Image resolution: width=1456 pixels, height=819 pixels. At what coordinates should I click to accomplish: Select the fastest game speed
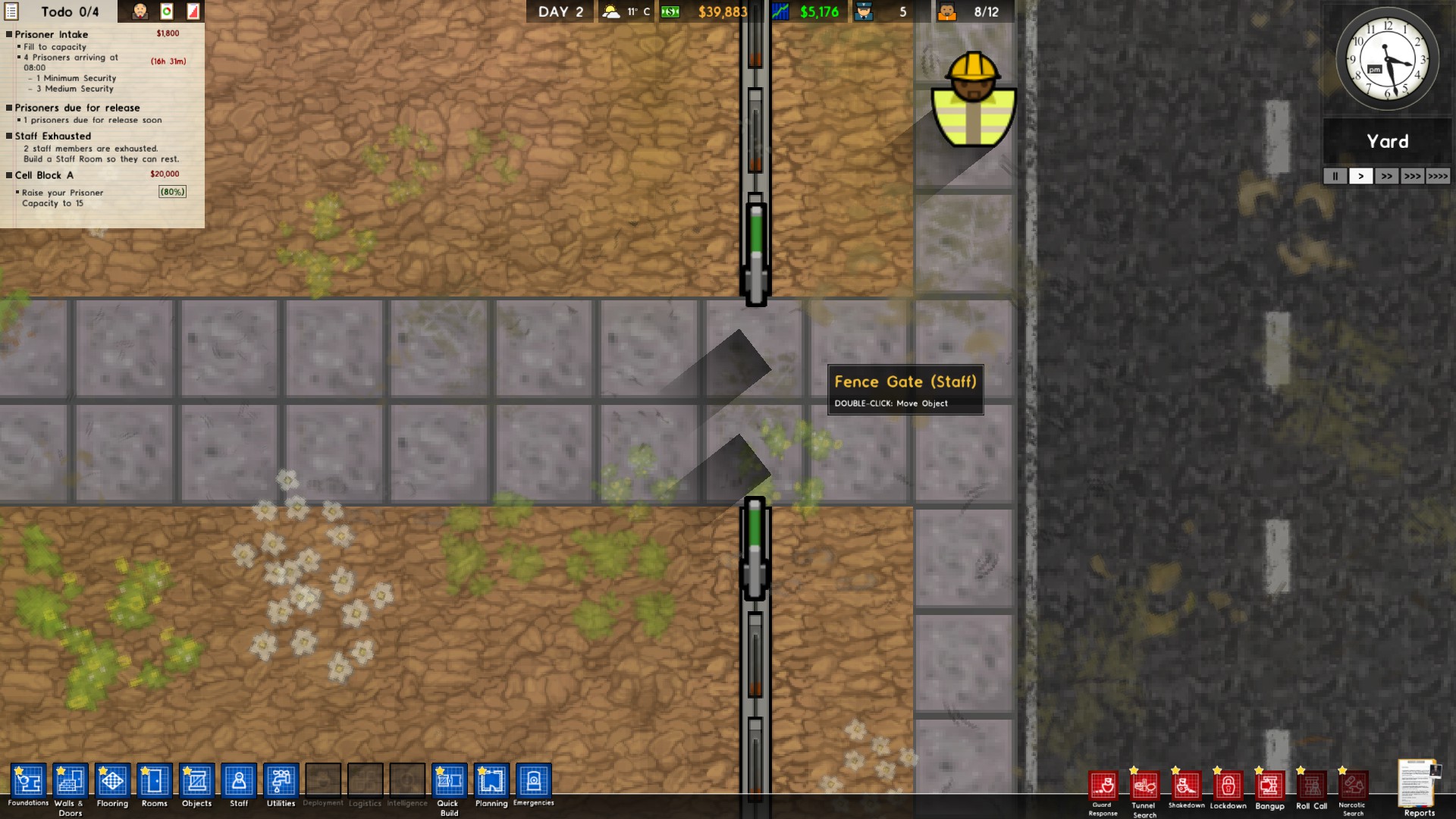coord(1439,176)
